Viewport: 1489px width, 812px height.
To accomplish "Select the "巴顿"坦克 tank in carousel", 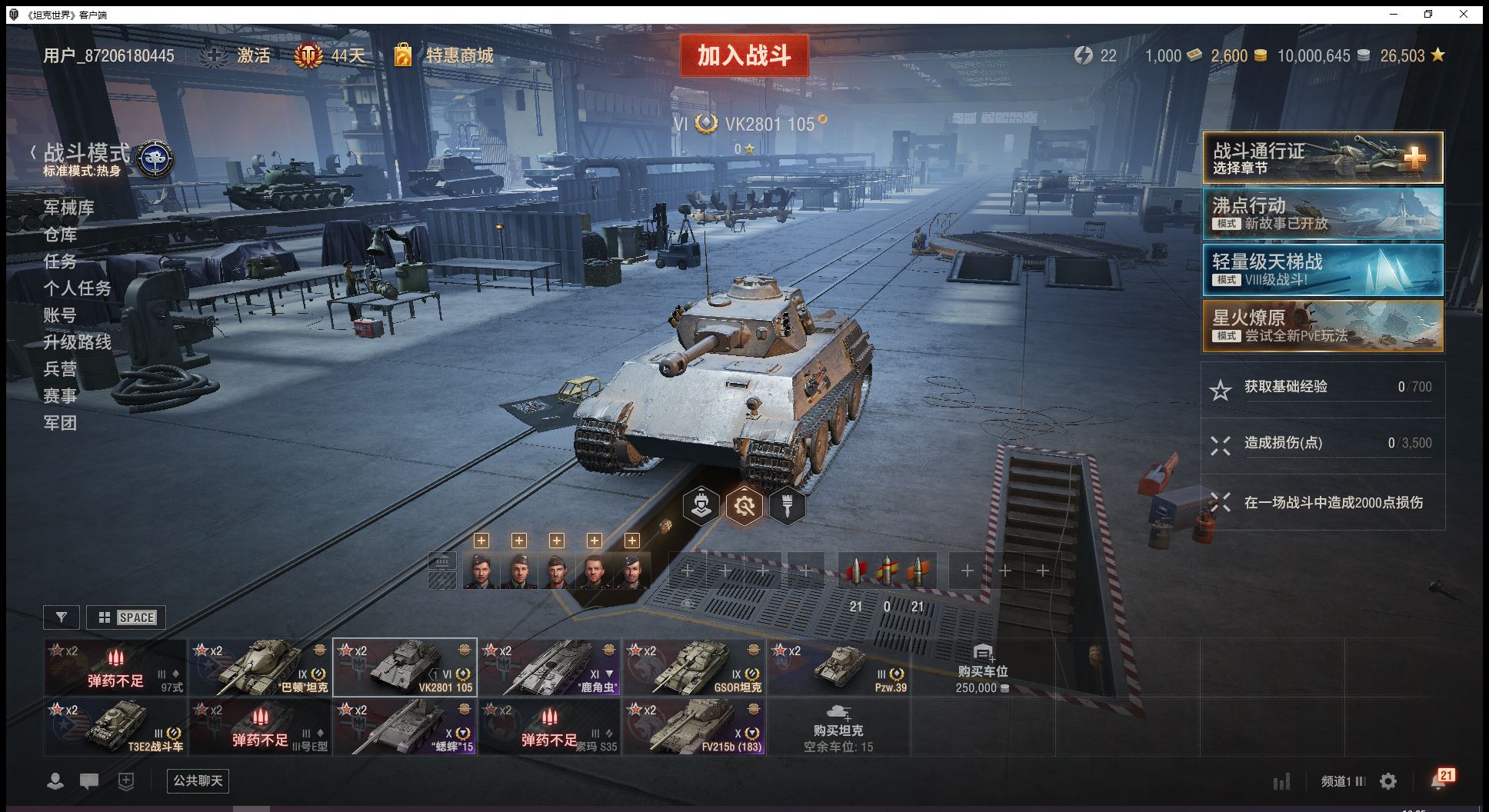I will coord(260,667).
